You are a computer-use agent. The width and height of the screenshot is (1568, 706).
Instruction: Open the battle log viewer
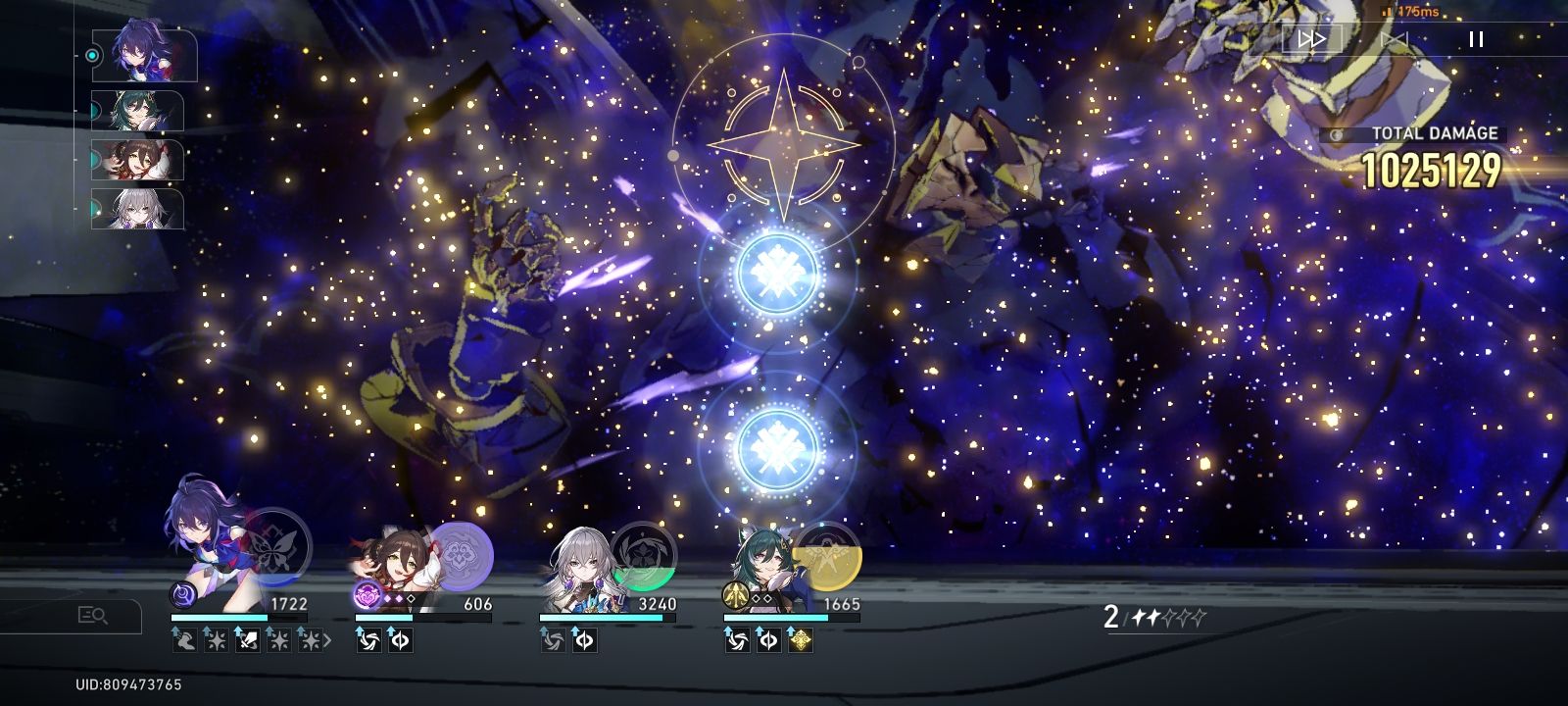pyautogui.click(x=95, y=613)
